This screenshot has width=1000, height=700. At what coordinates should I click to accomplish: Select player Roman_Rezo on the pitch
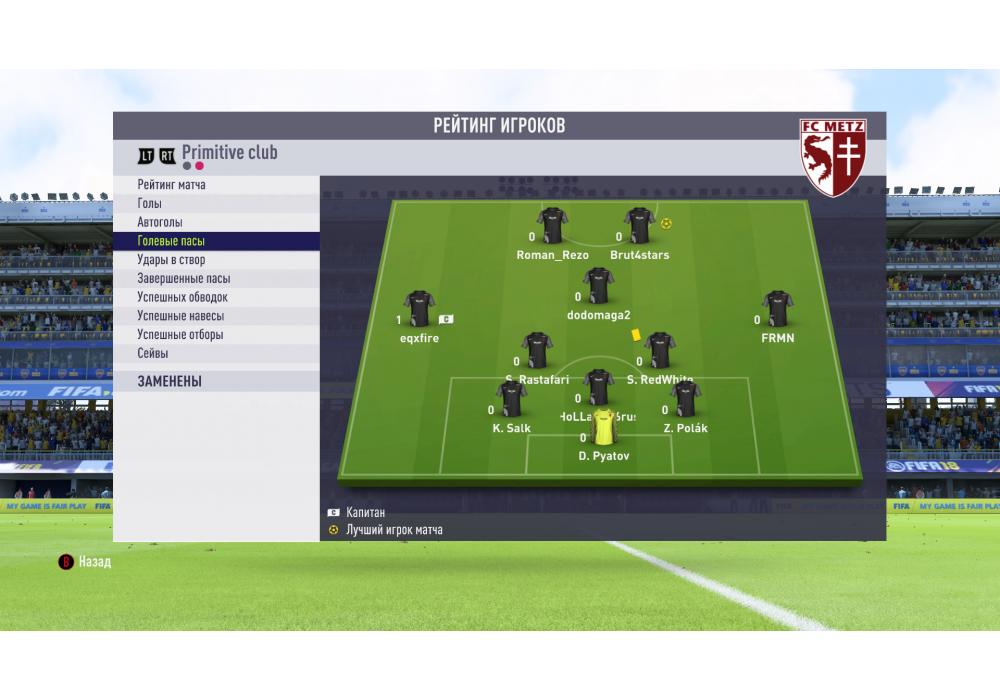(x=552, y=227)
